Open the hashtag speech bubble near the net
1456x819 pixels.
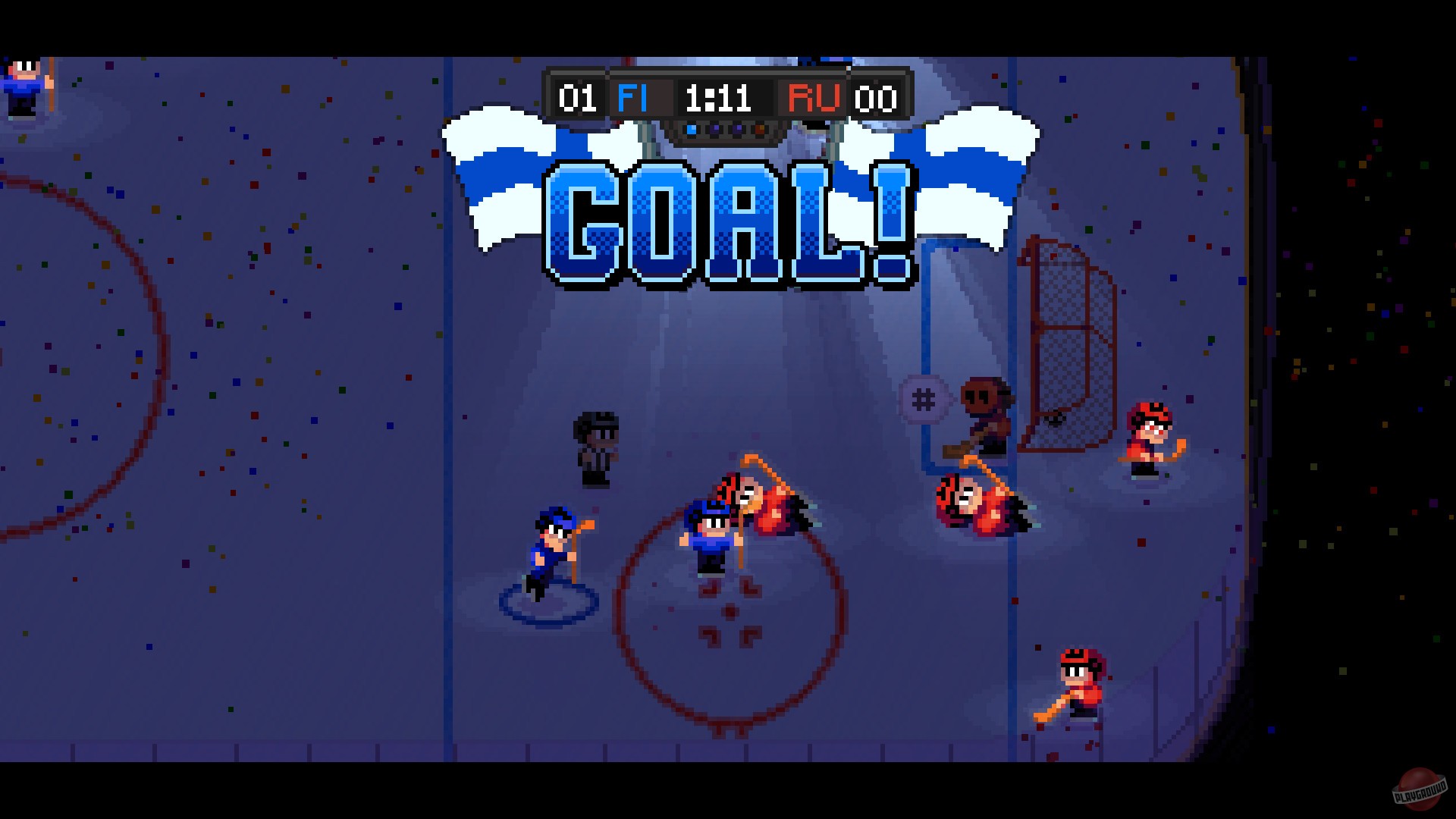pyautogui.click(x=922, y=400)
